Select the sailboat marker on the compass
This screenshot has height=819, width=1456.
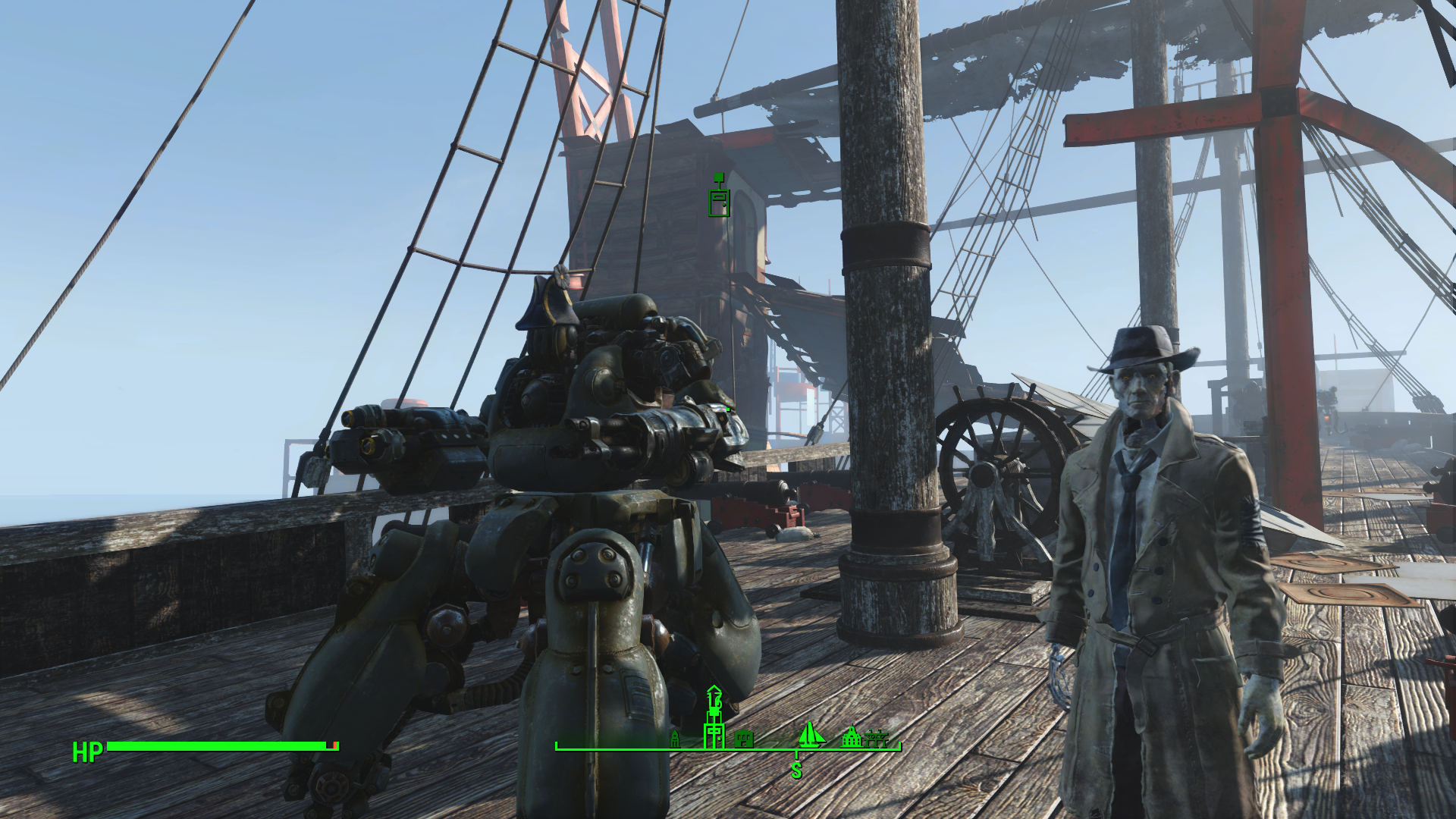point(810,734)
